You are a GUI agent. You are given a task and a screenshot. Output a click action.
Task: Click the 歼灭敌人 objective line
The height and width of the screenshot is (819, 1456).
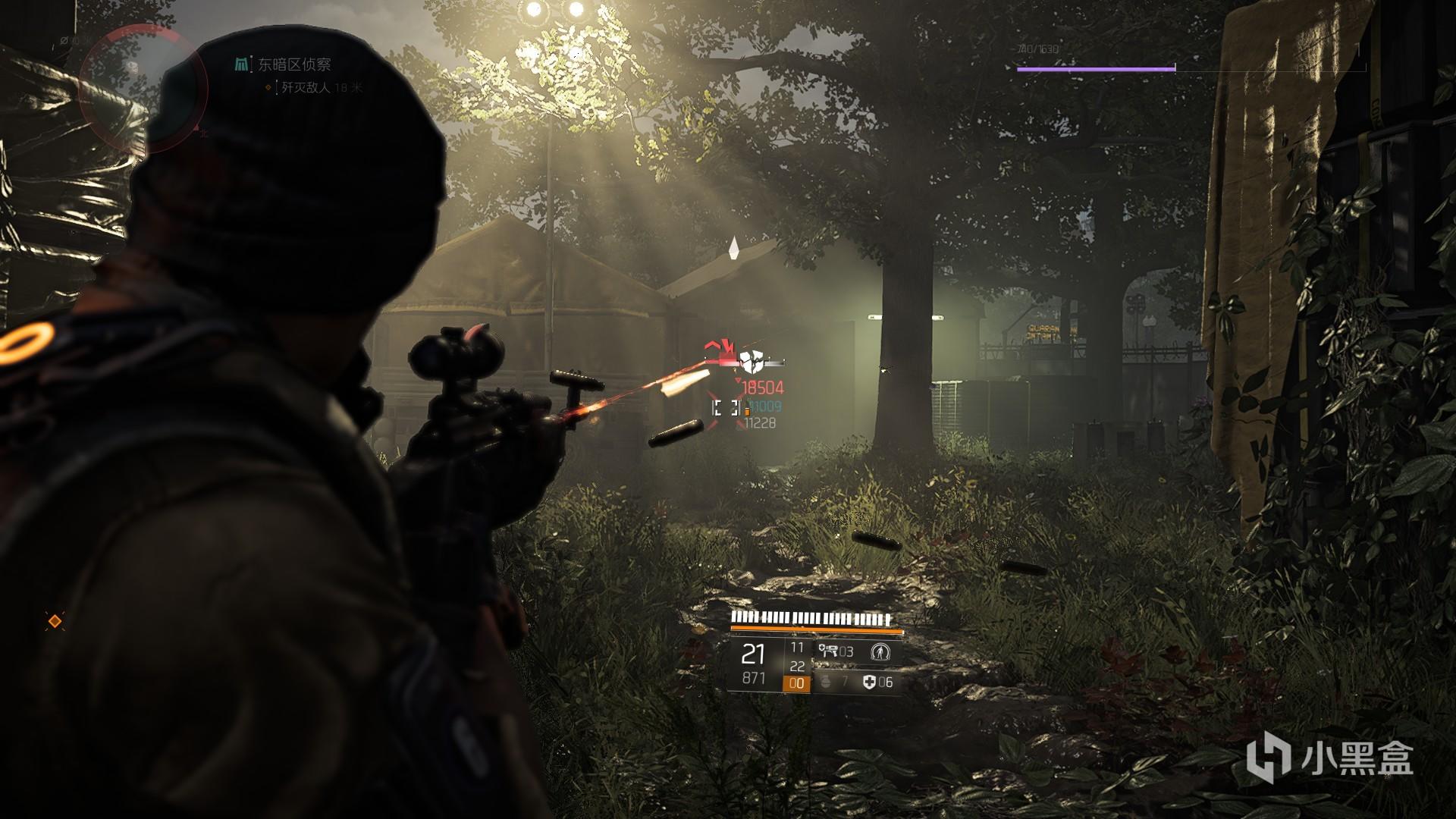click(306, 88)
